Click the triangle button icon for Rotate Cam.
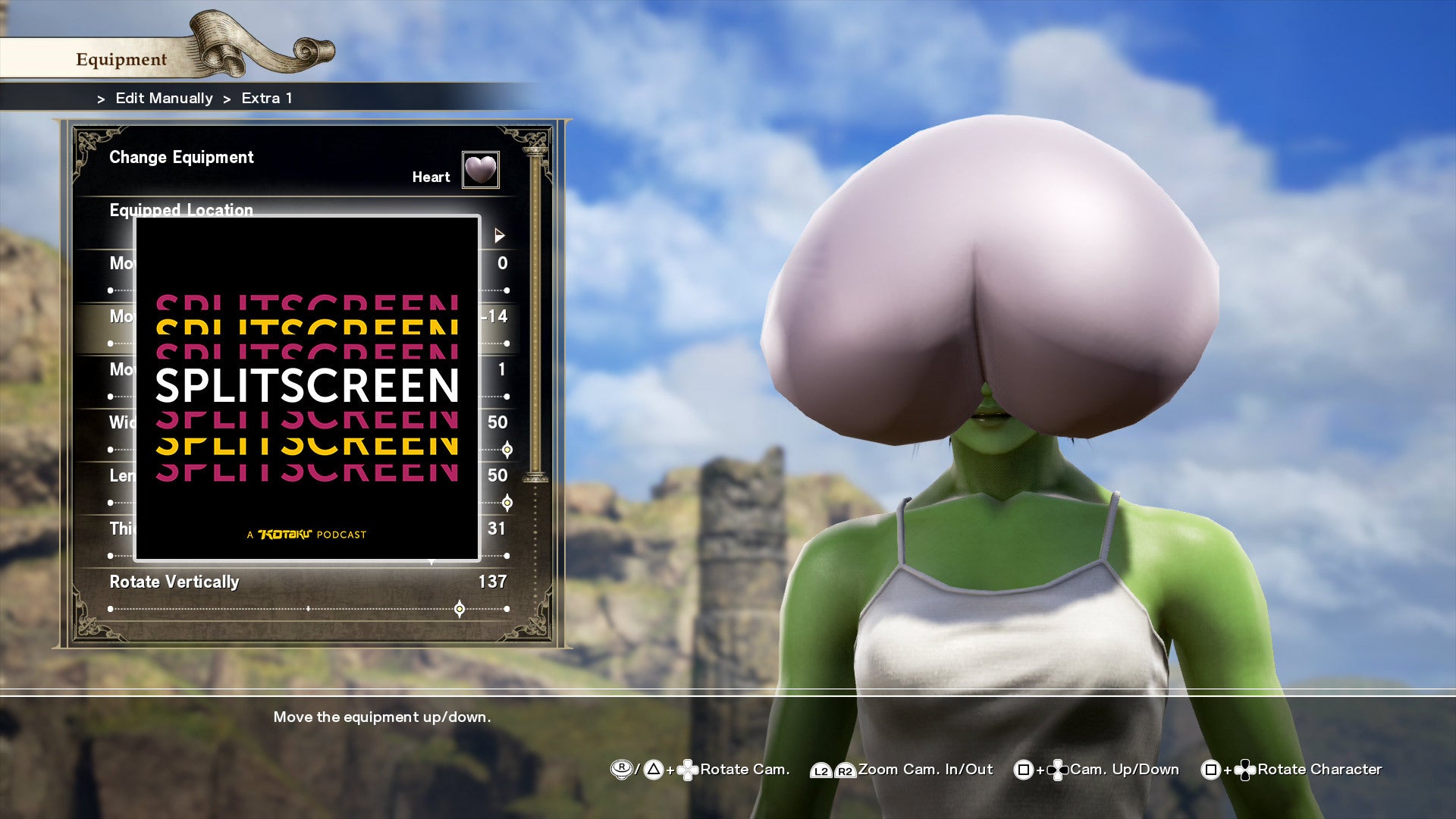The height and width of the screenshot is (819, 1456). click(653, 770)
